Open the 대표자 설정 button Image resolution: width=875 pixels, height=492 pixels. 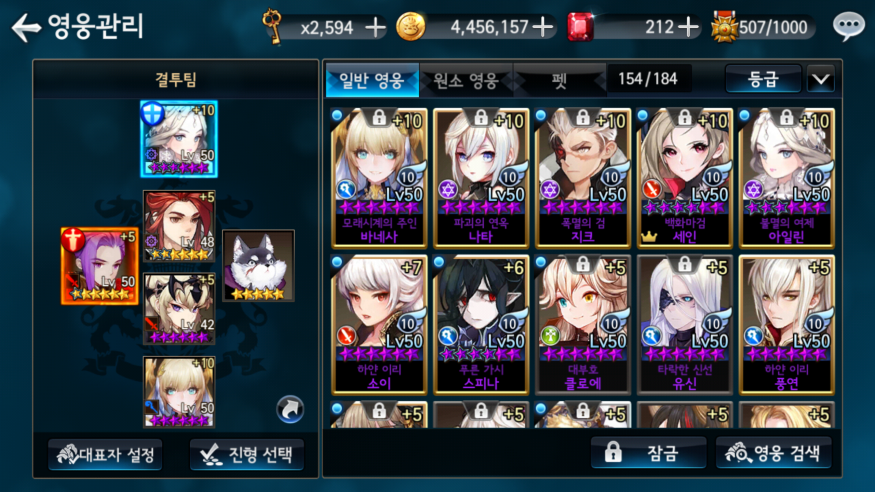[105, 455]
